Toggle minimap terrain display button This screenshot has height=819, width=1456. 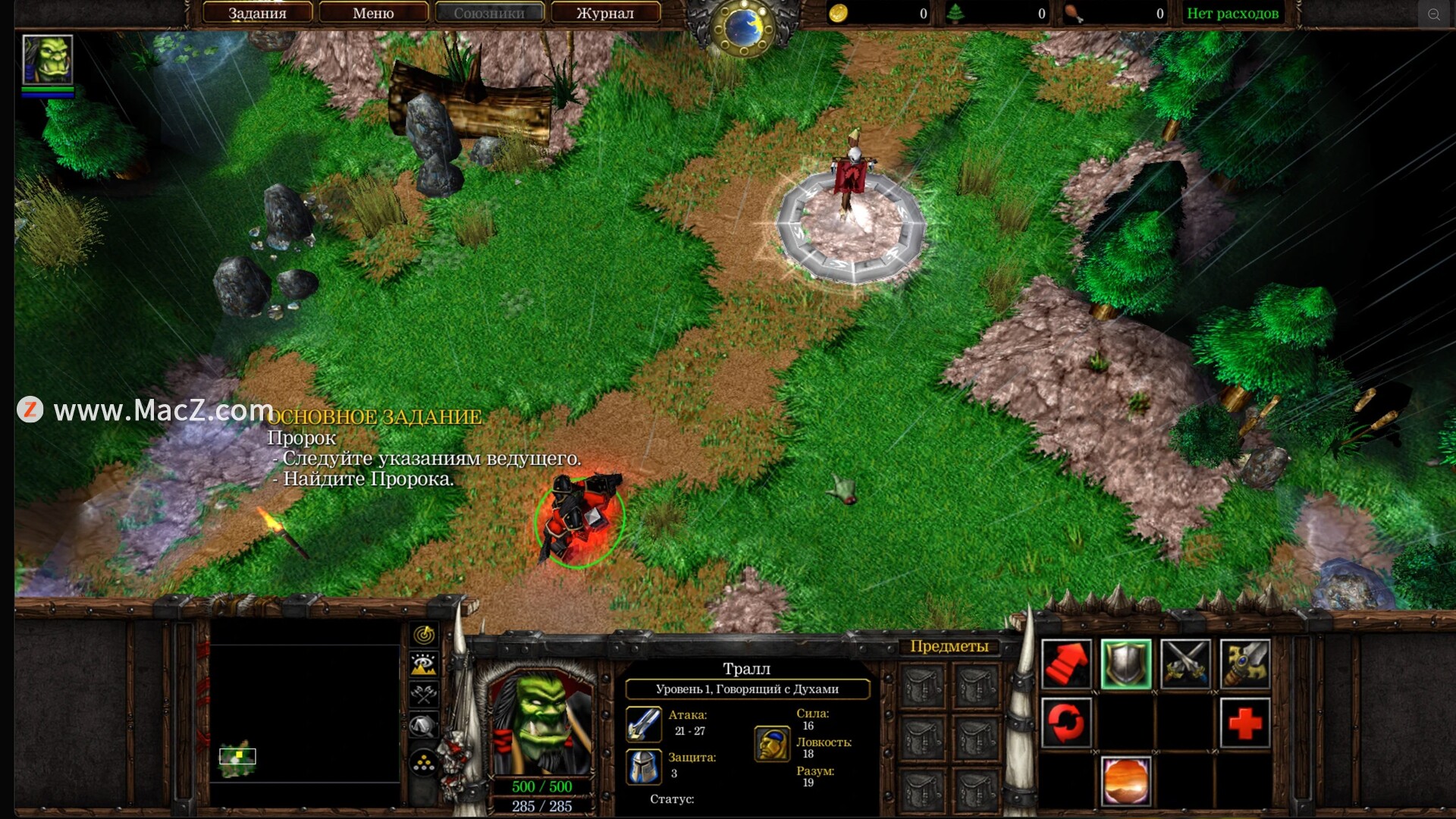point(424,664)
